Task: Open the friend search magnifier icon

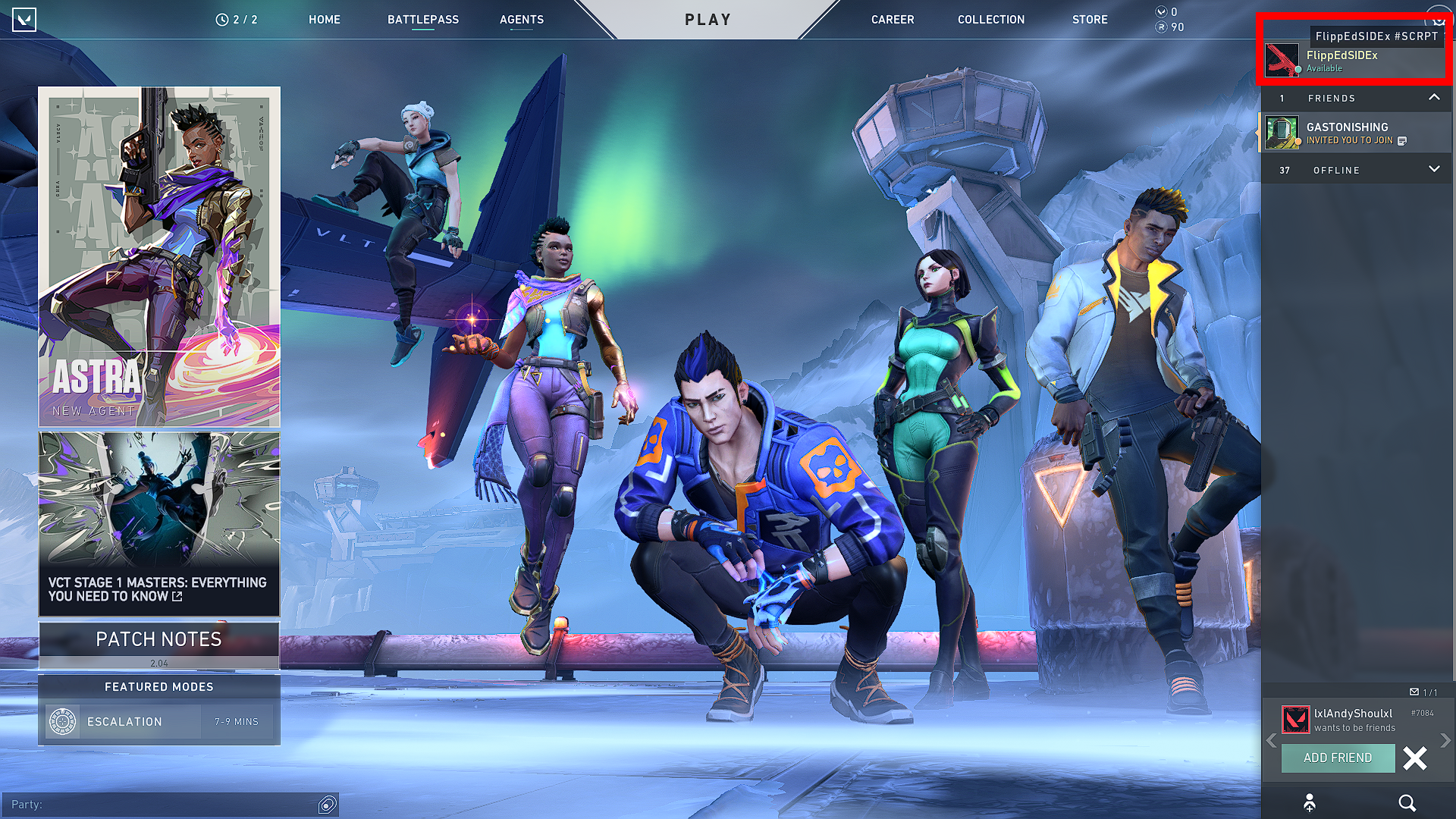Action: pos(1407,803)
